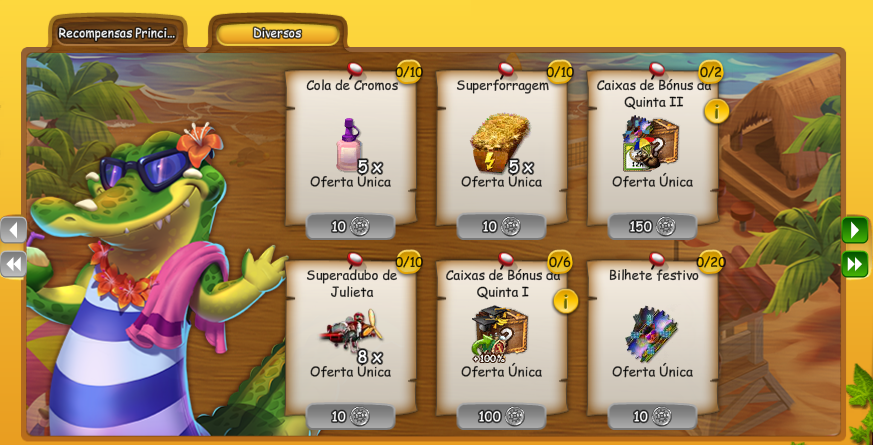The height and width of the screenshot is (445, 873).
Task: Purchase Caixas de Bónus da Quinta I for 100
Action: (501, 416)
